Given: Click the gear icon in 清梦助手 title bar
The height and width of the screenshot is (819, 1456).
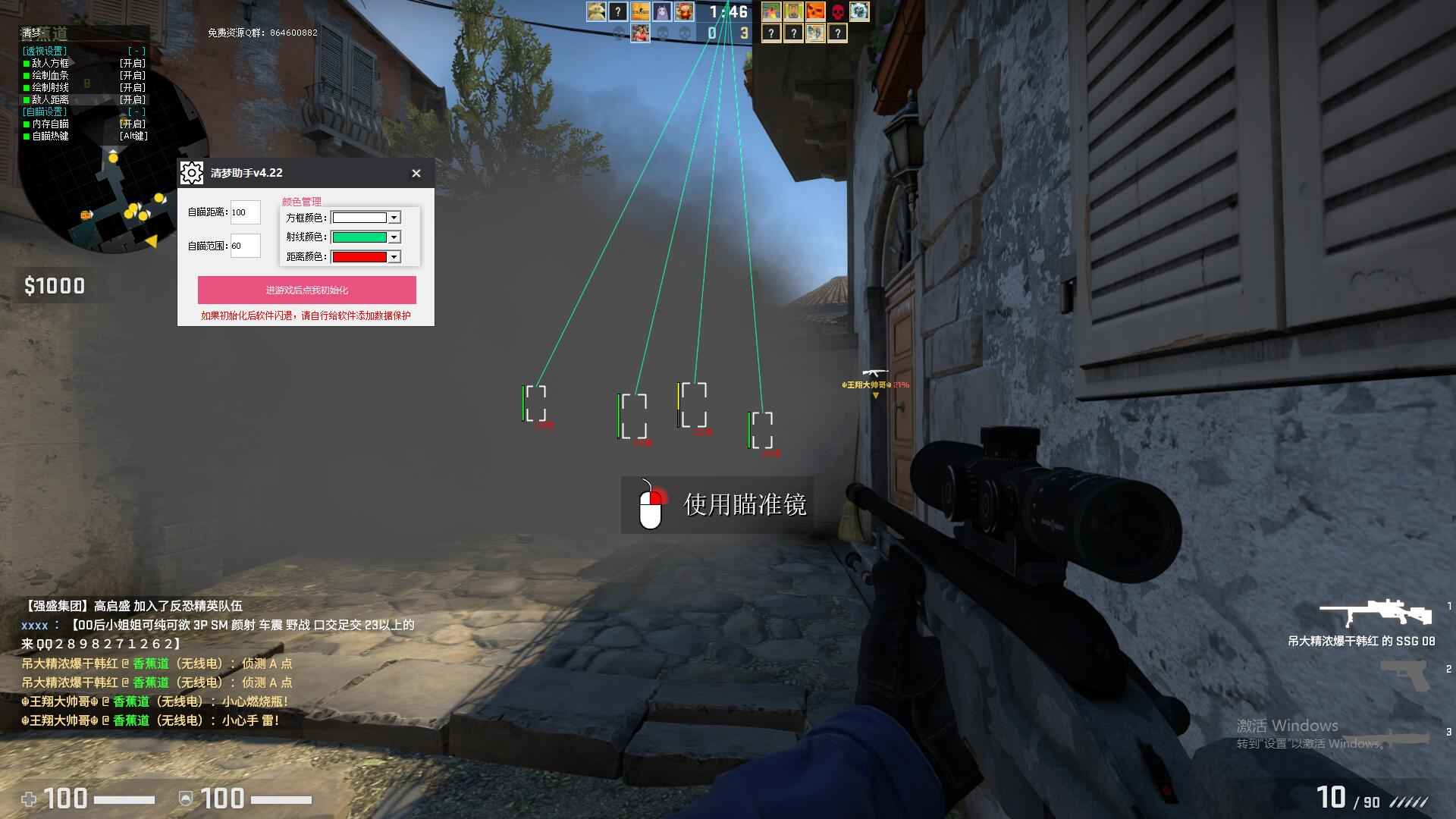Looking at the screenshot, I should pyautogui.click(x=191, y=172).
